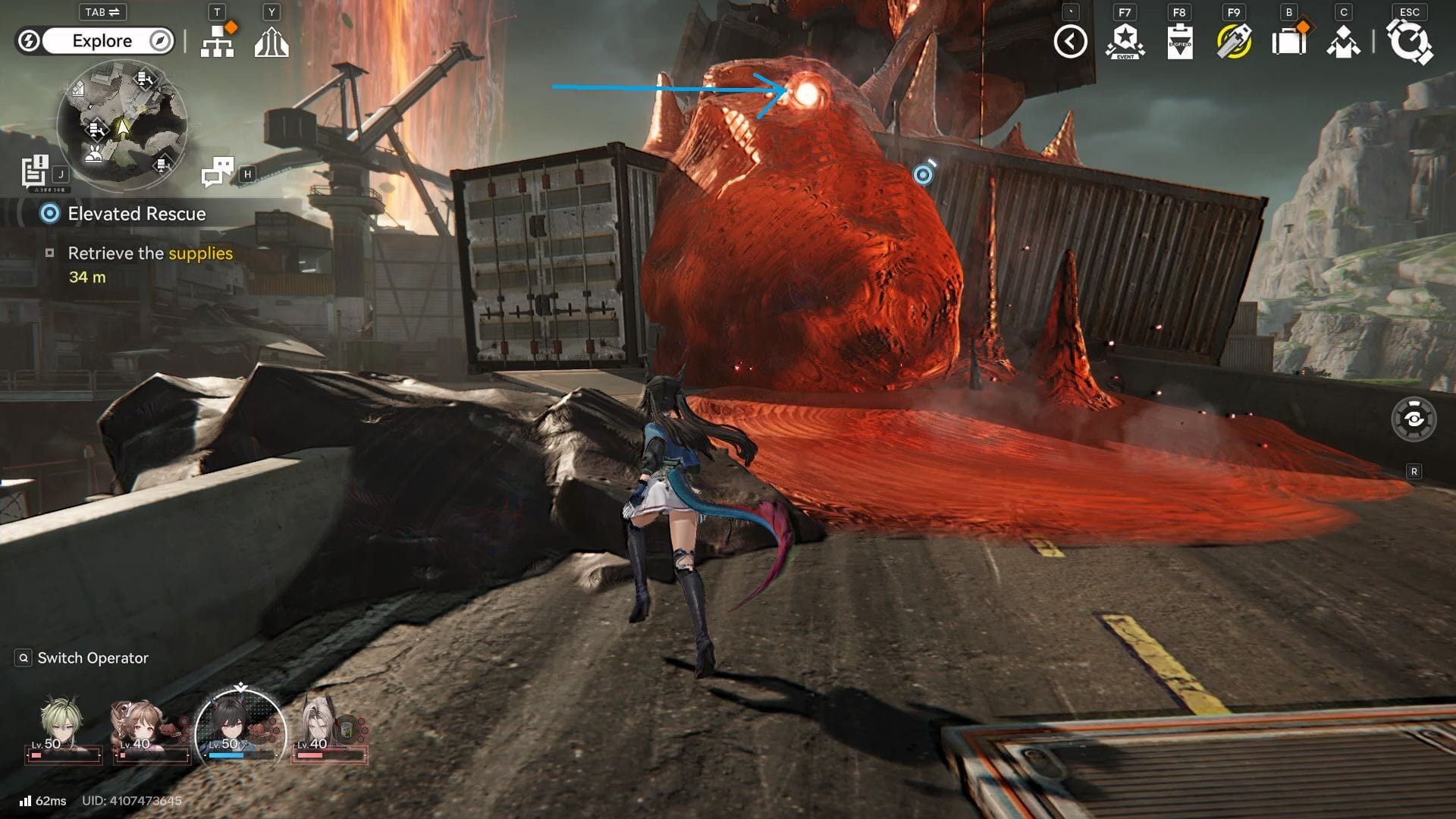
Task: Open the operators team menu icon
Action: (x=1343, y=42)
